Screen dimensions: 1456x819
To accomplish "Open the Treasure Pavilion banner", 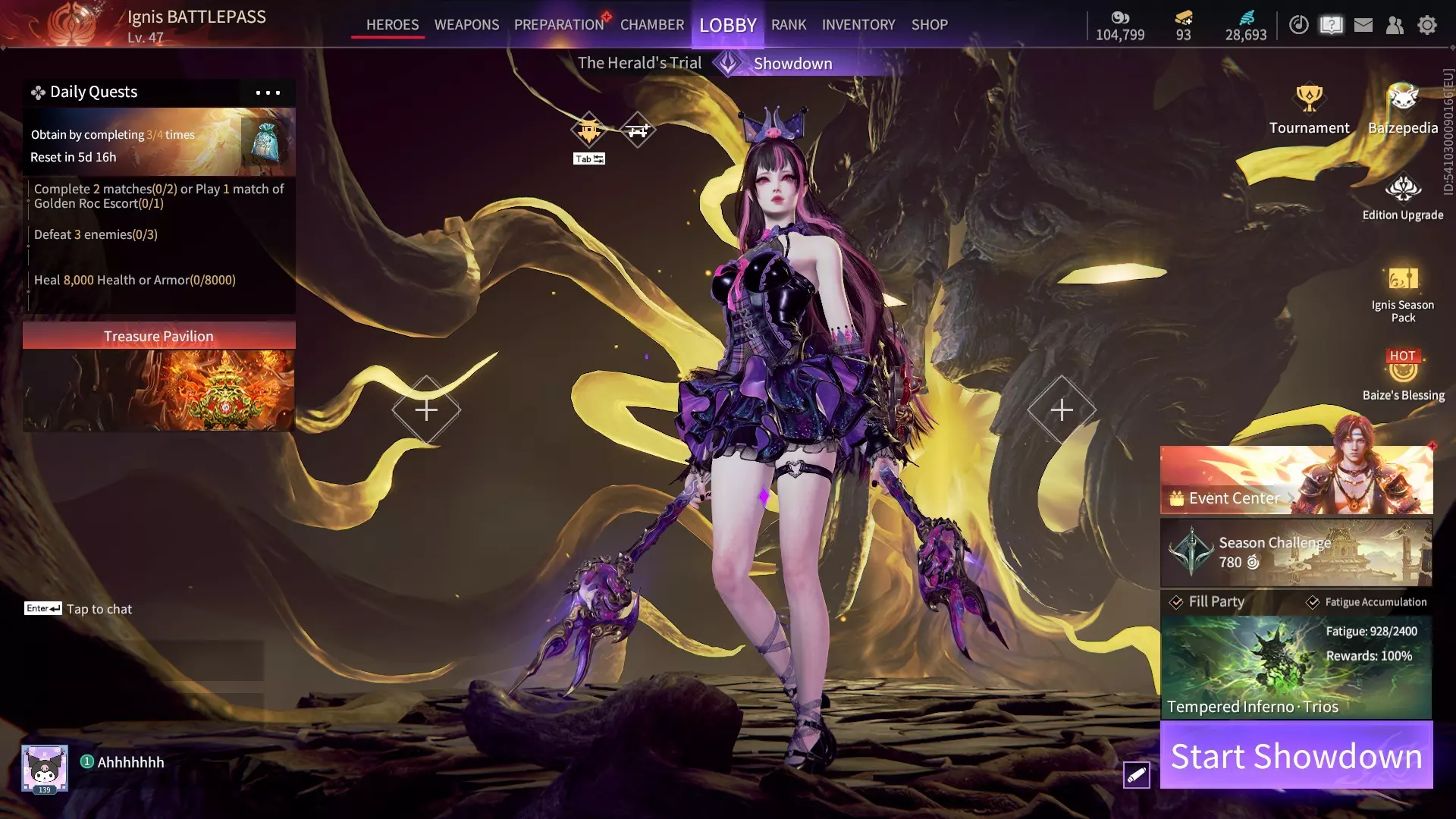I will click(158, 377).
